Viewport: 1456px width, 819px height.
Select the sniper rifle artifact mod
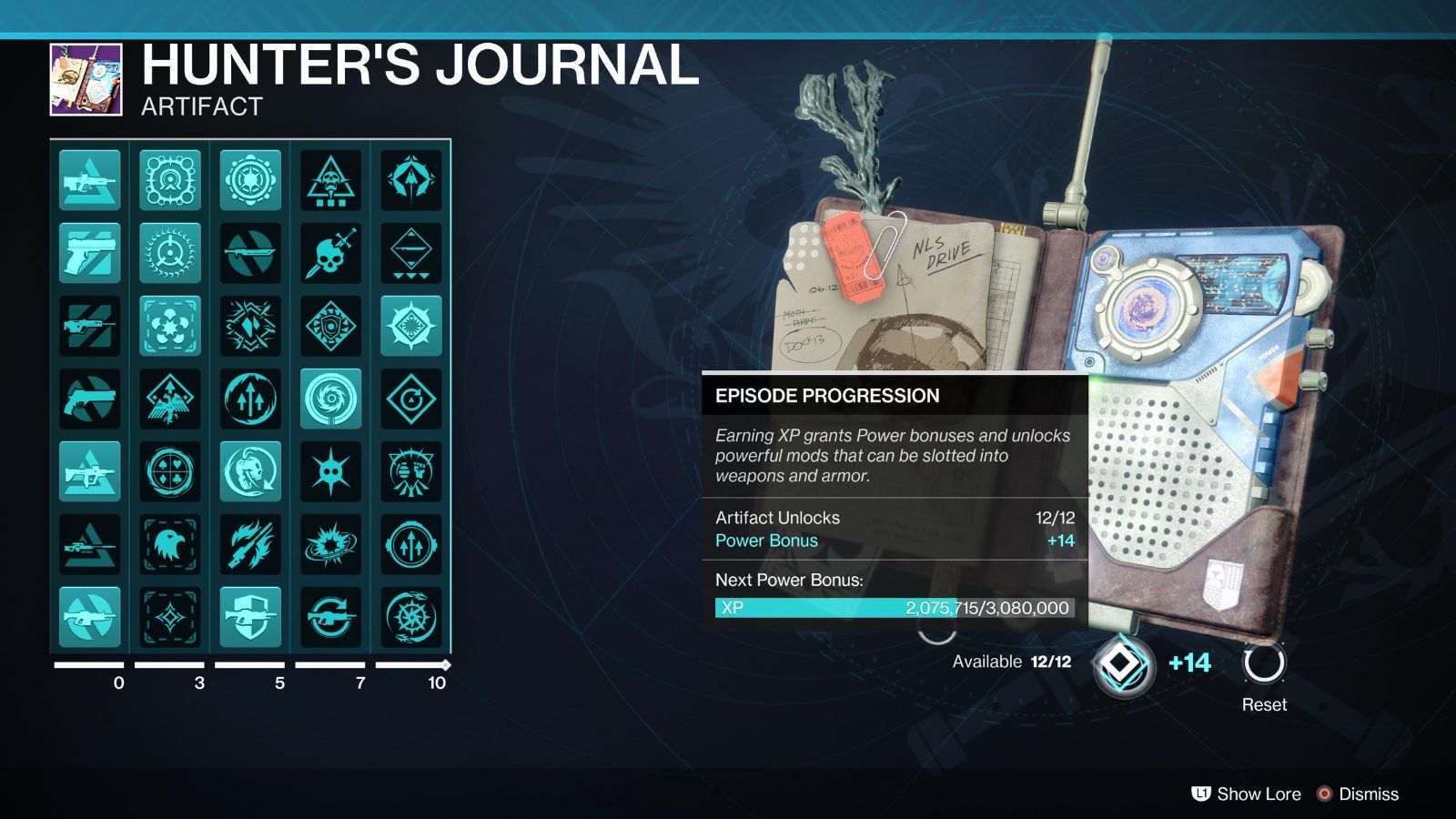(89, 544)
